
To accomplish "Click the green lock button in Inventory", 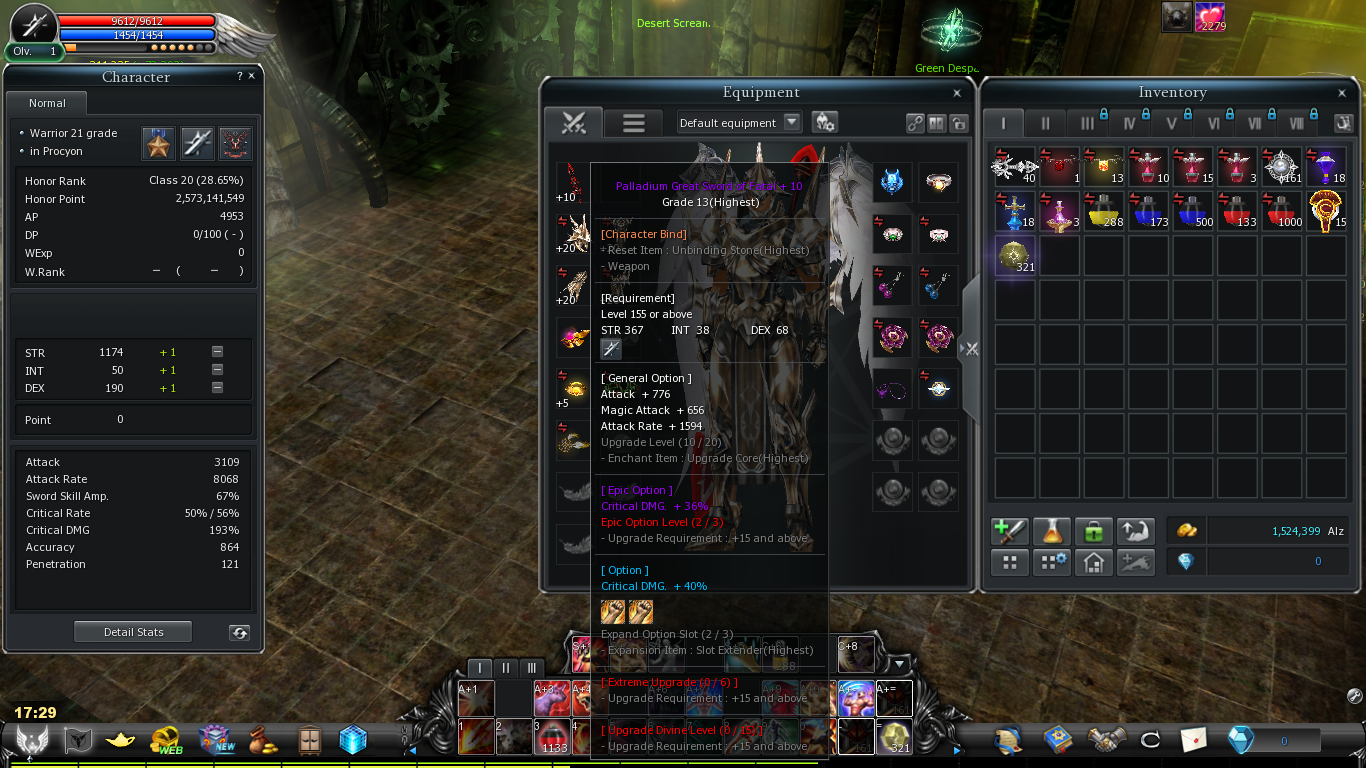I will coord(1094,531).
